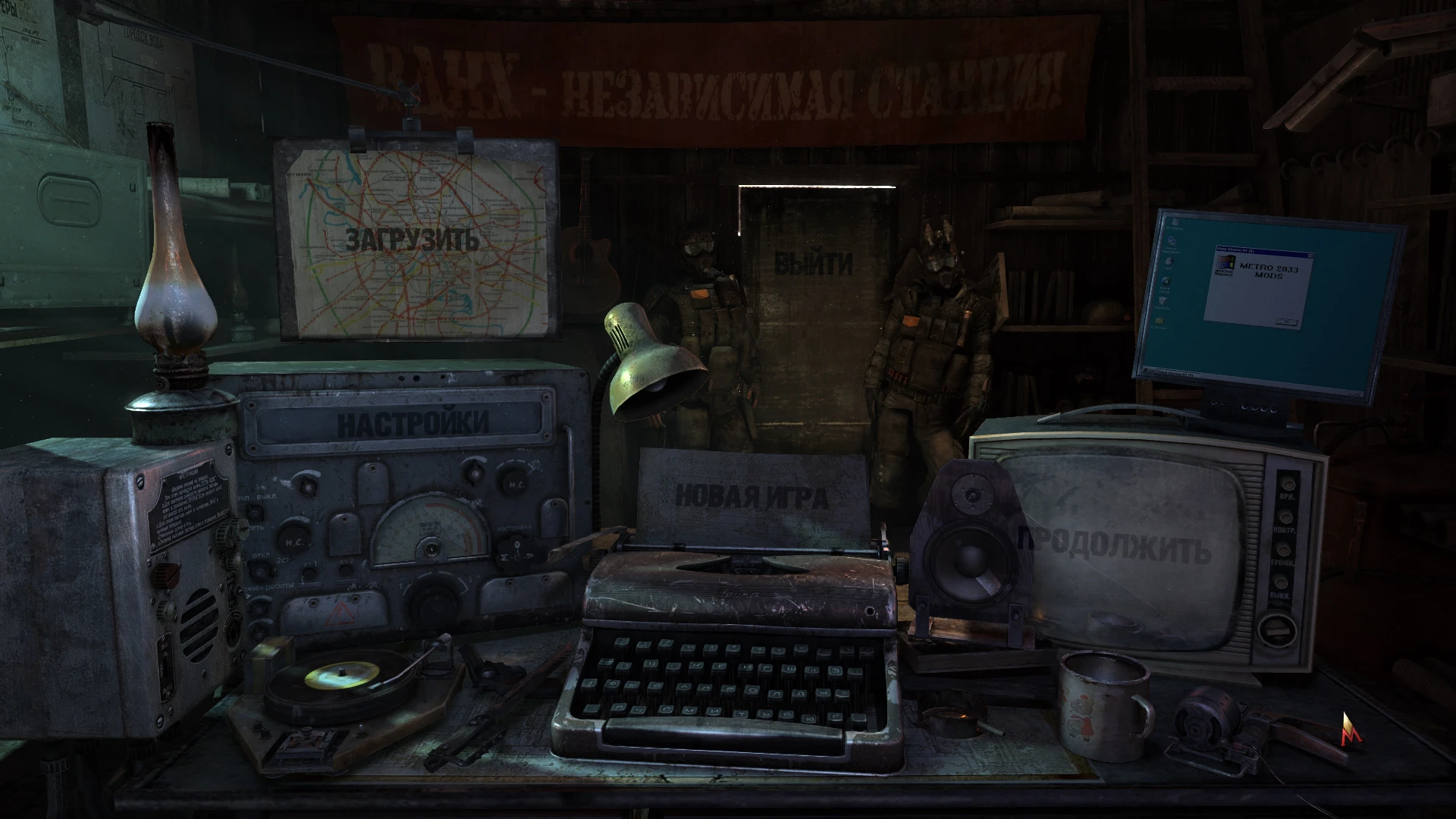Choose ЗАГРУЗИТЬ on the metro map
This screenshot has height=819, width=1456.
[x=412, y=241]
